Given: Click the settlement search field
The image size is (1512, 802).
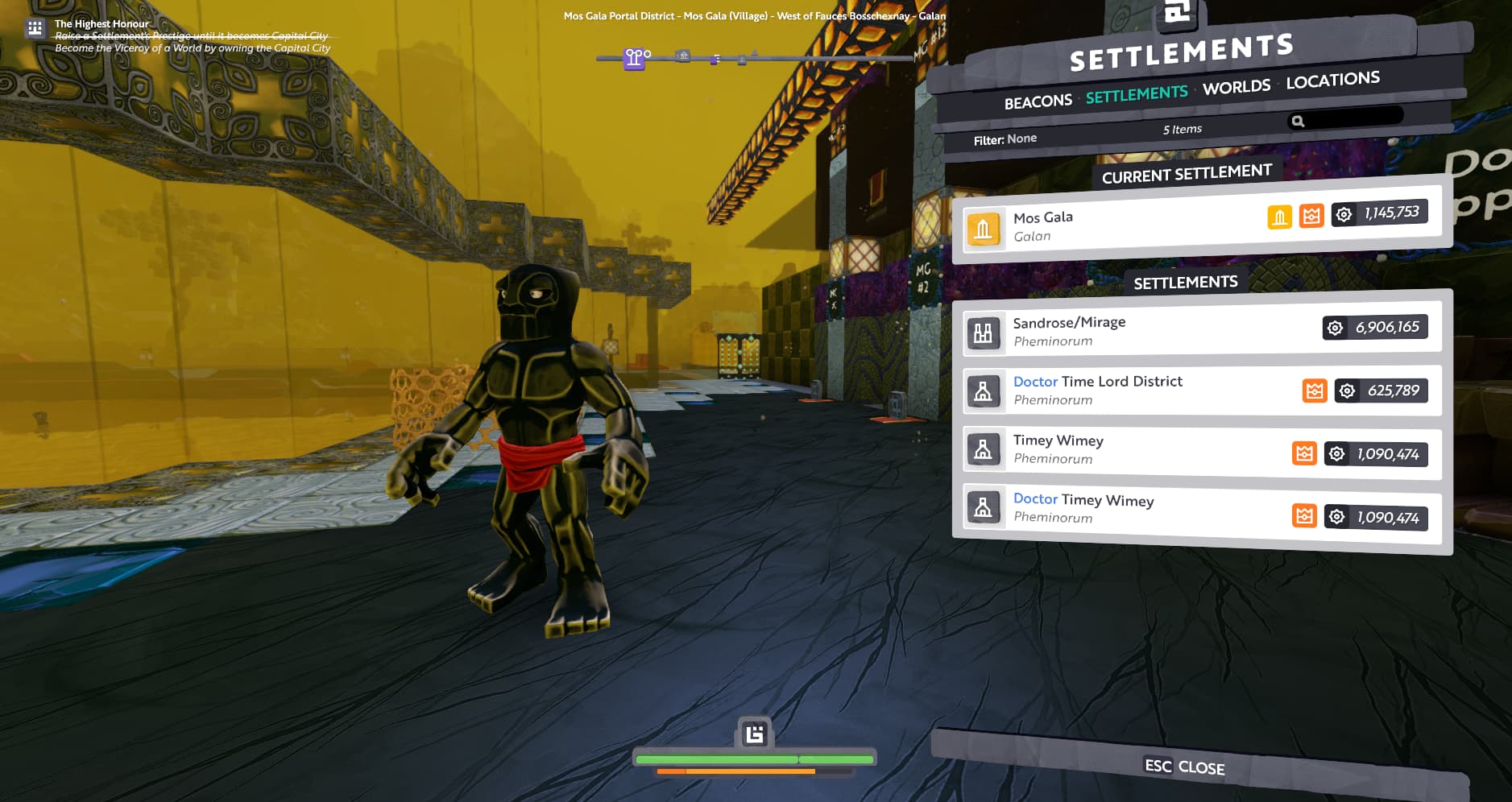Looking at the screenshot, I should point(1353,118).
